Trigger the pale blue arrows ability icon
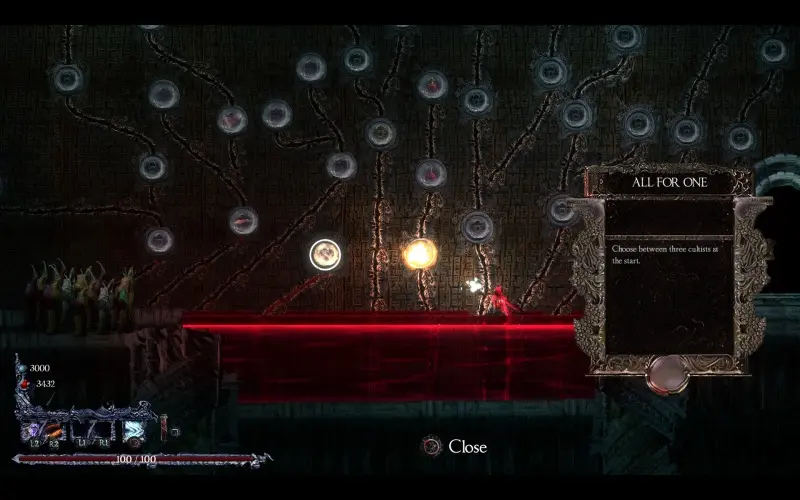The image size is (800, 500). tap(133, 431)
